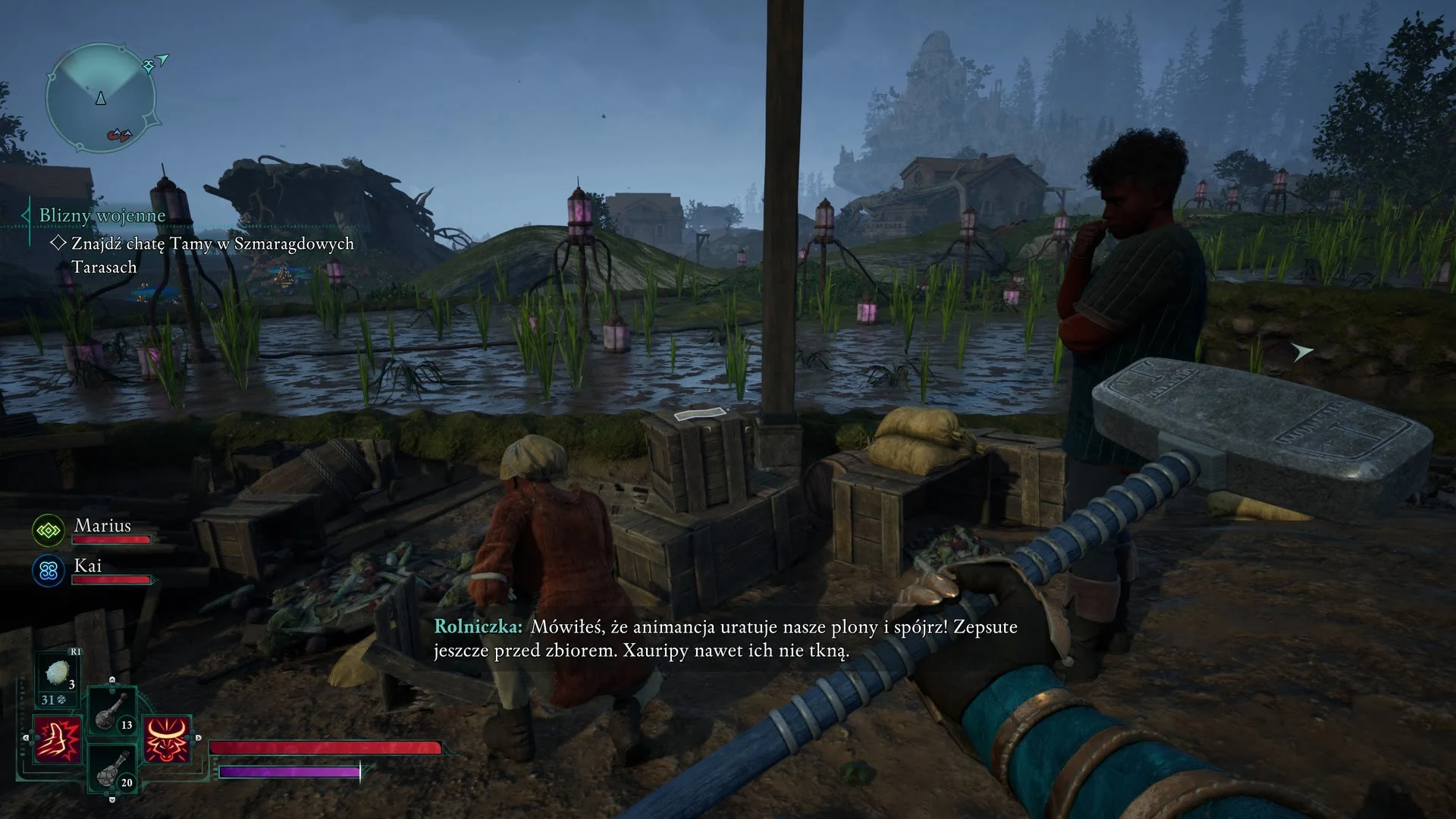Screen dimensions: 1456x819
Task: Activate the red bull head ability
Action: 166,739
